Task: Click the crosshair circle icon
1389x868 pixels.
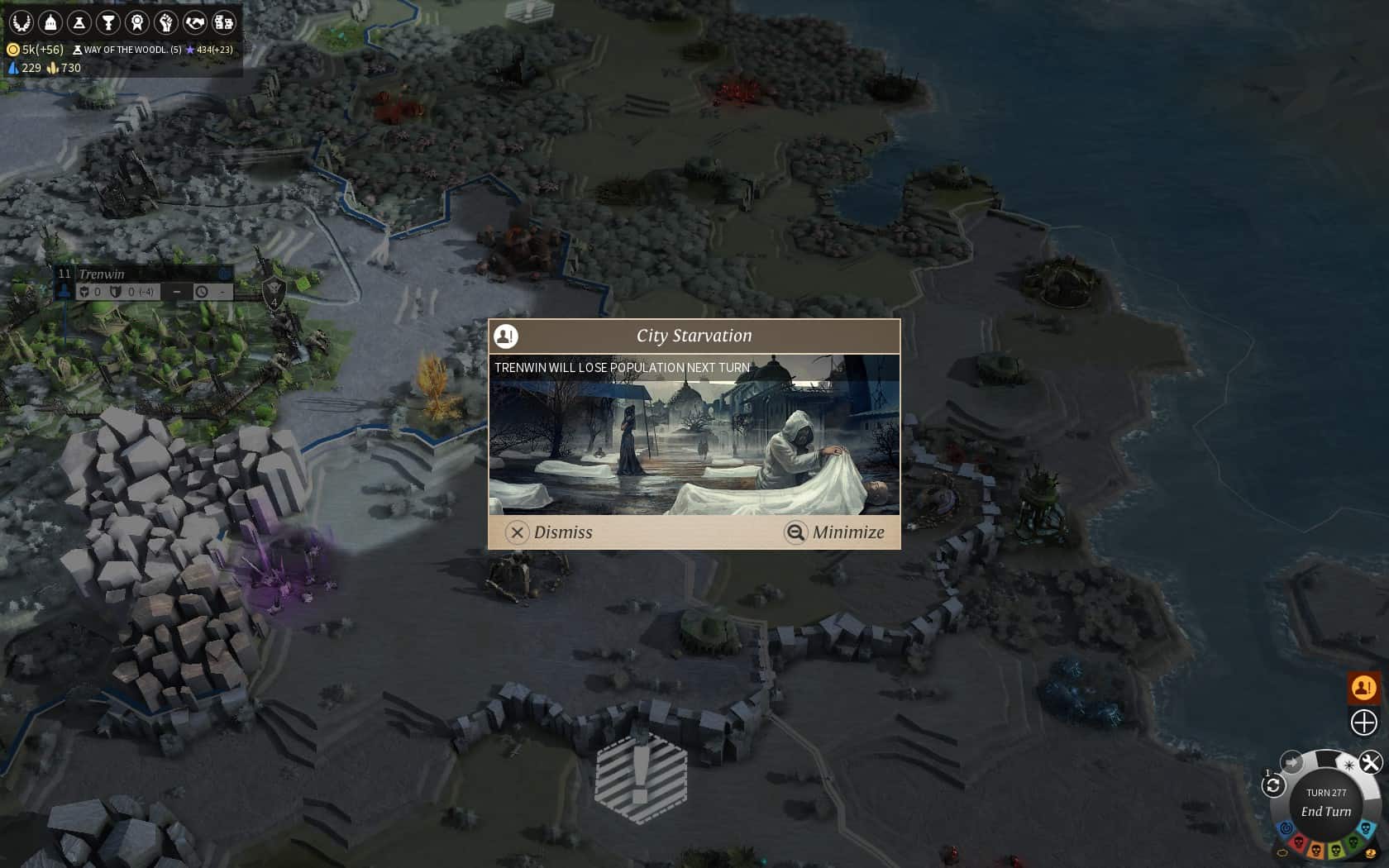Action: click(x=1363, y=723)
